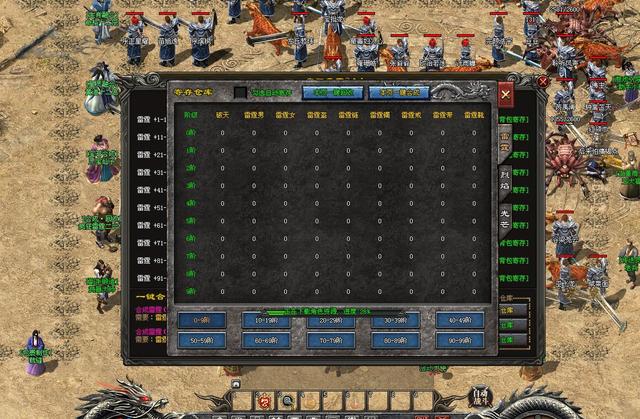
Task: Click the magnifying glass hotbar slot
Action: pyautogui.click(x=288, y=401)
